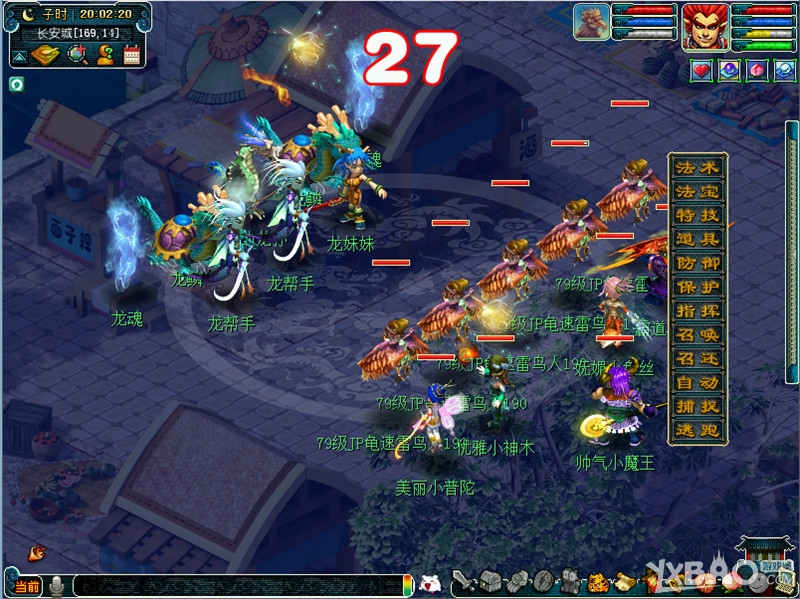800x599 pixels.
Task: Select 召唤 to summon a pet
Action: tap(697, 335)
